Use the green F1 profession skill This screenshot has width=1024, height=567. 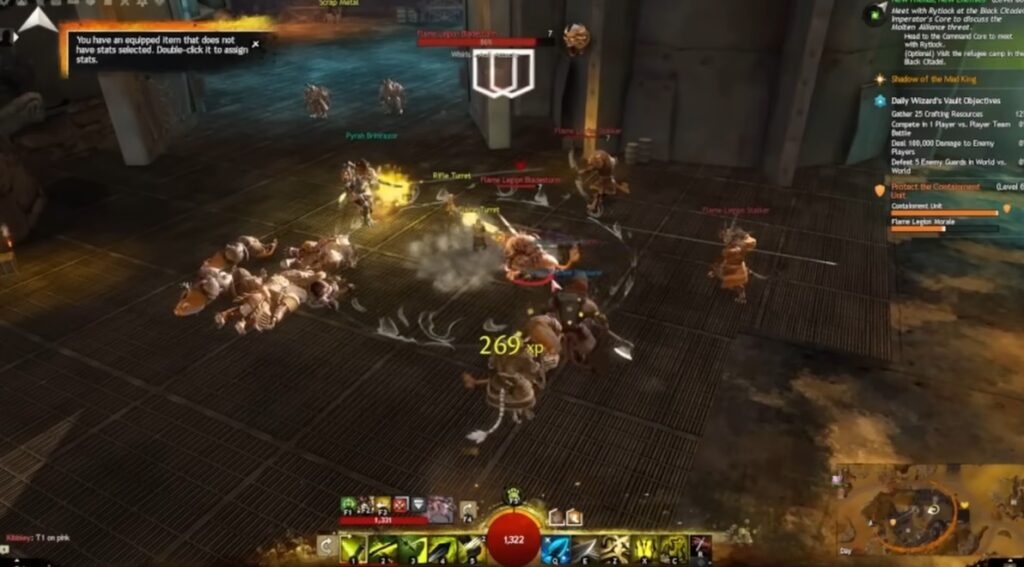click(x=348, y=504)
